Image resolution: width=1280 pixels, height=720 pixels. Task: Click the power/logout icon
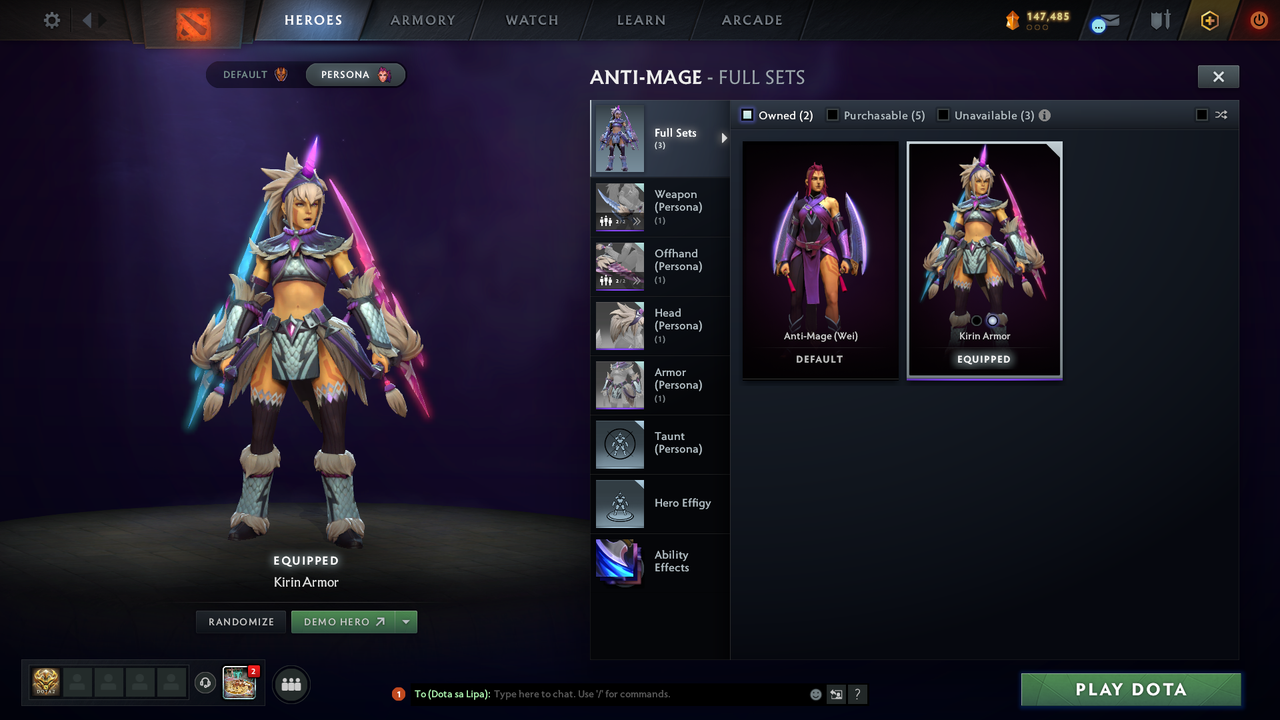coord(1258,20)
